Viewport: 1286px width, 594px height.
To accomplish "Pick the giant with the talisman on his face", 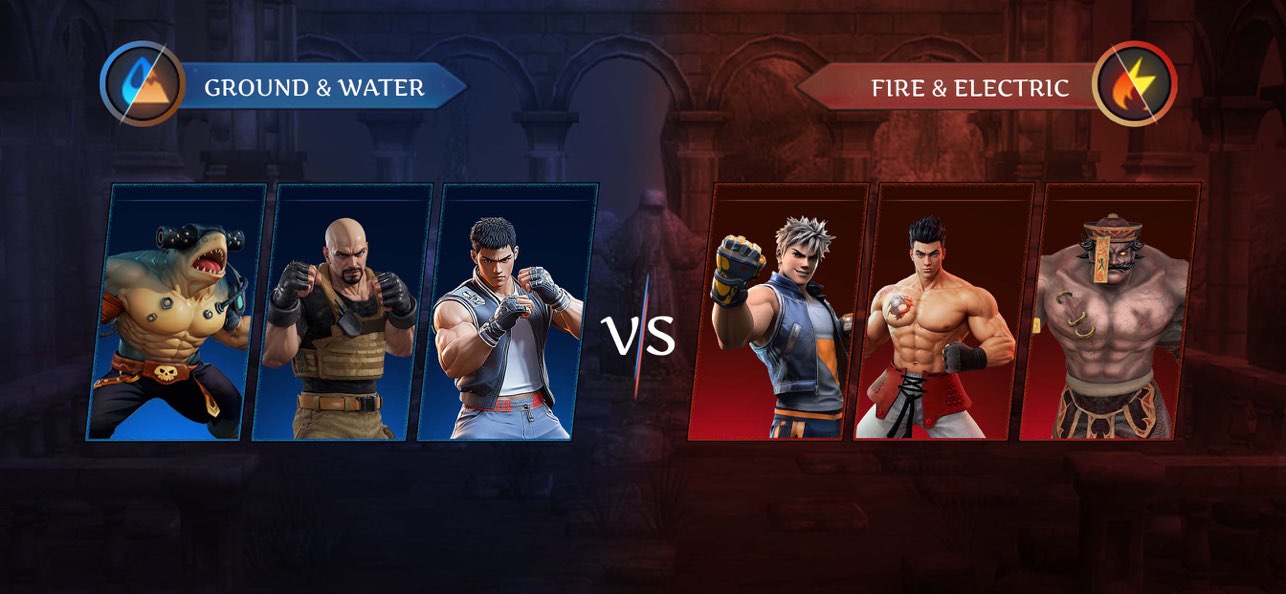I will coord(1109,312).
